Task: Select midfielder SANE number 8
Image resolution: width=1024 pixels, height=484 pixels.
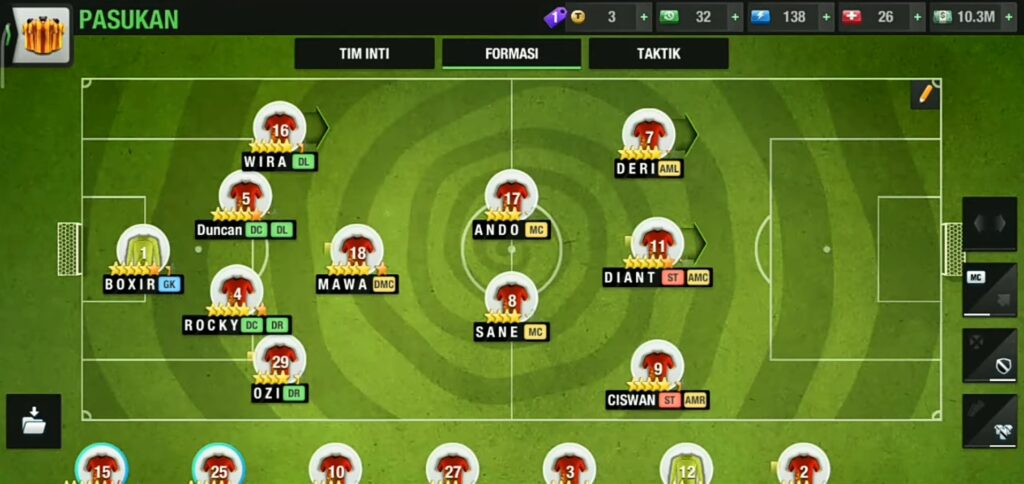Action: pyautogui.click(x=511, y=298)
